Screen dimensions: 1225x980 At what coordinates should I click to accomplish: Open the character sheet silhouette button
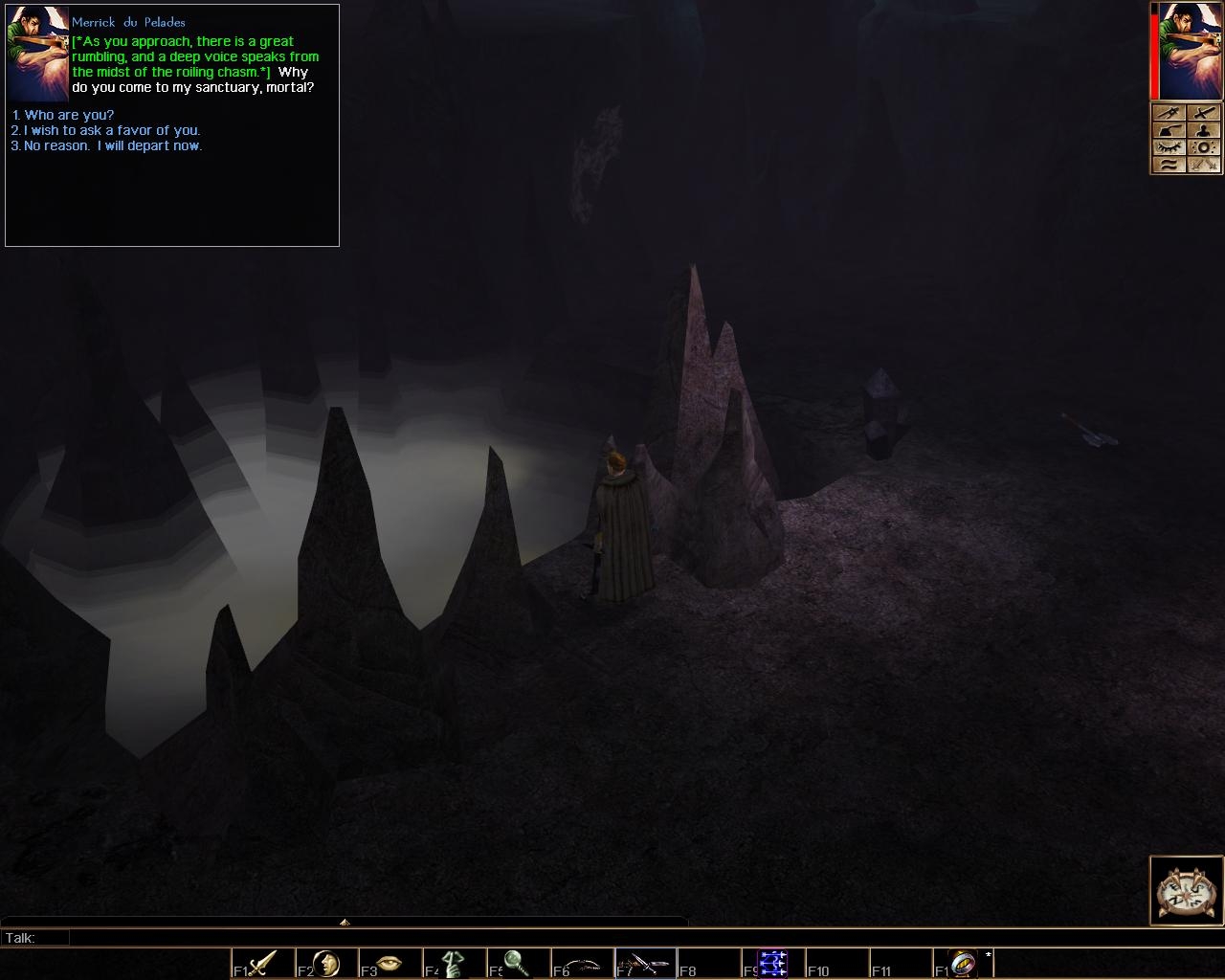click(x=1203, y=130)
